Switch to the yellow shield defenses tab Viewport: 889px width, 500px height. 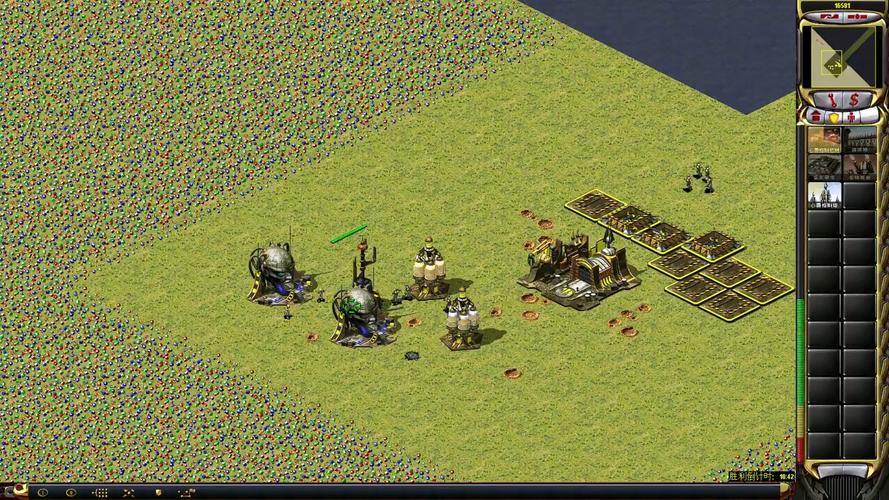click(x=832, y=116)
